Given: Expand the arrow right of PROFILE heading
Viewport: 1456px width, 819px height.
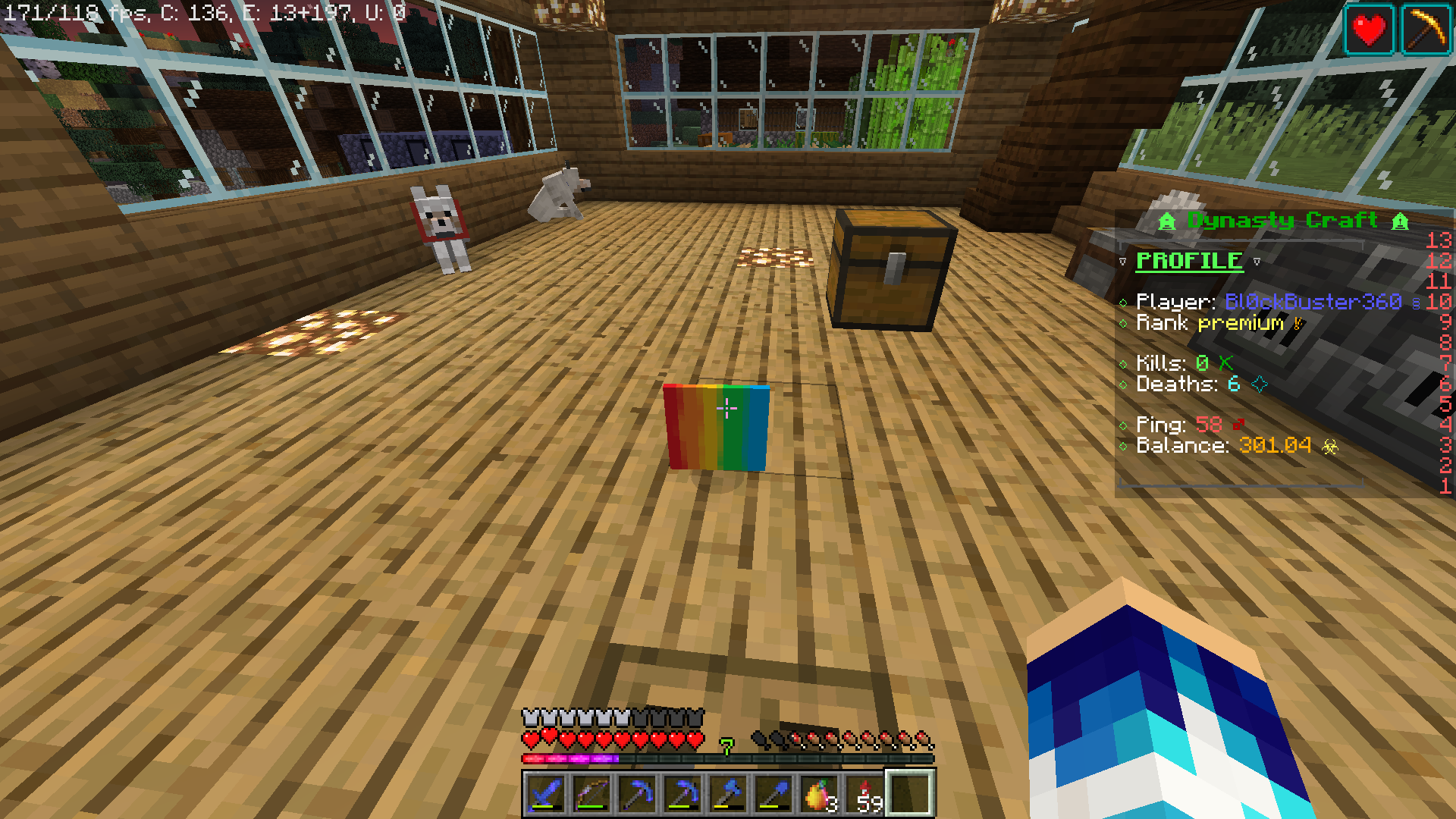Looking at the screenshot, I should pos(1257,261).
